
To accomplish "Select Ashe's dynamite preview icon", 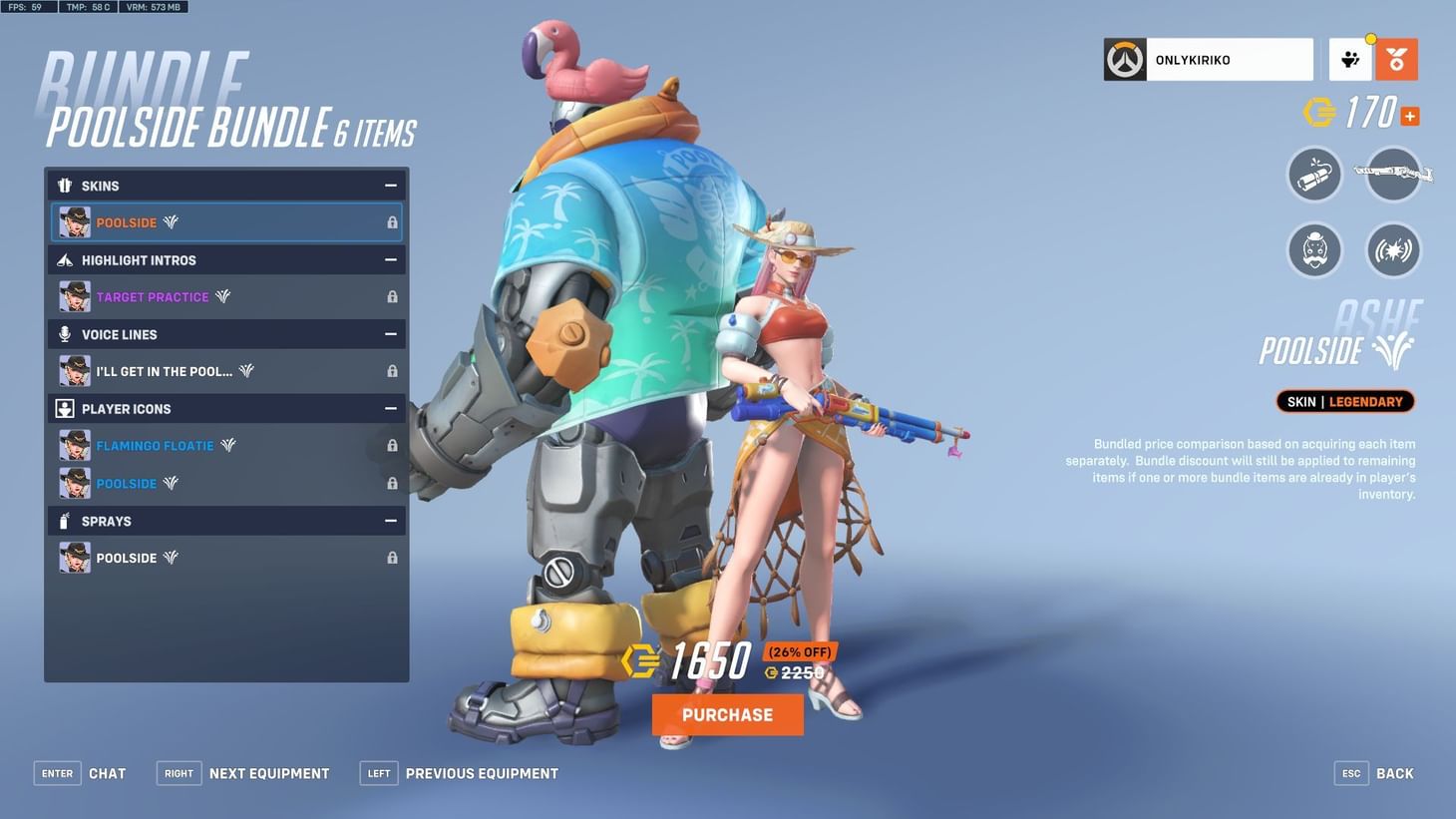I will pos(1314,175).
